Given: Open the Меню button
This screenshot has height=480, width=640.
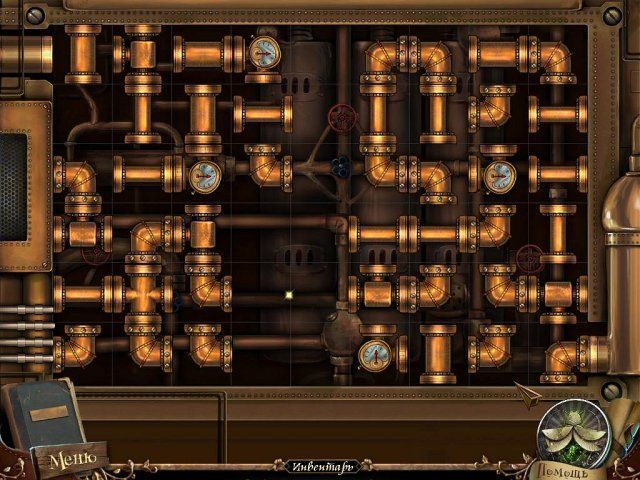Looking at the screenshot, I should coord(73,460).
